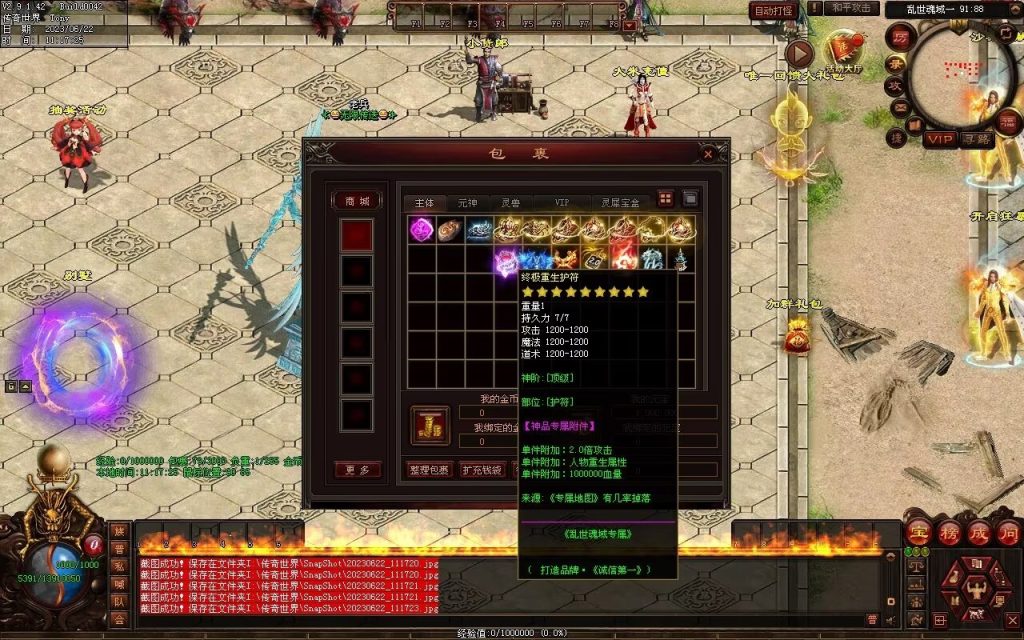Click the 扩充钱袋 expand button
The width and height of the screenshot is (1024, 640).
[481, 470]
